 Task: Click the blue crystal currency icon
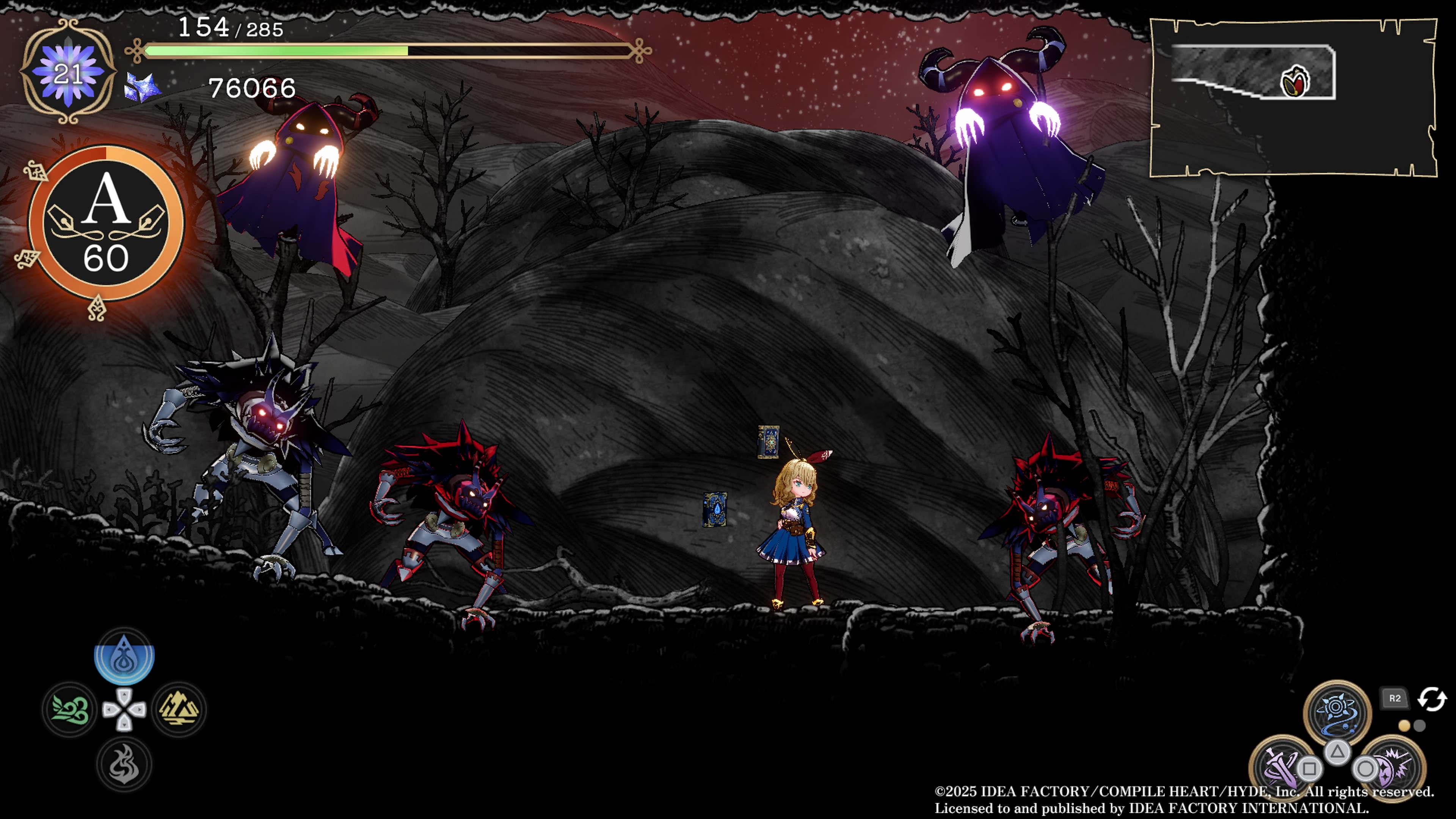point(142,88)
